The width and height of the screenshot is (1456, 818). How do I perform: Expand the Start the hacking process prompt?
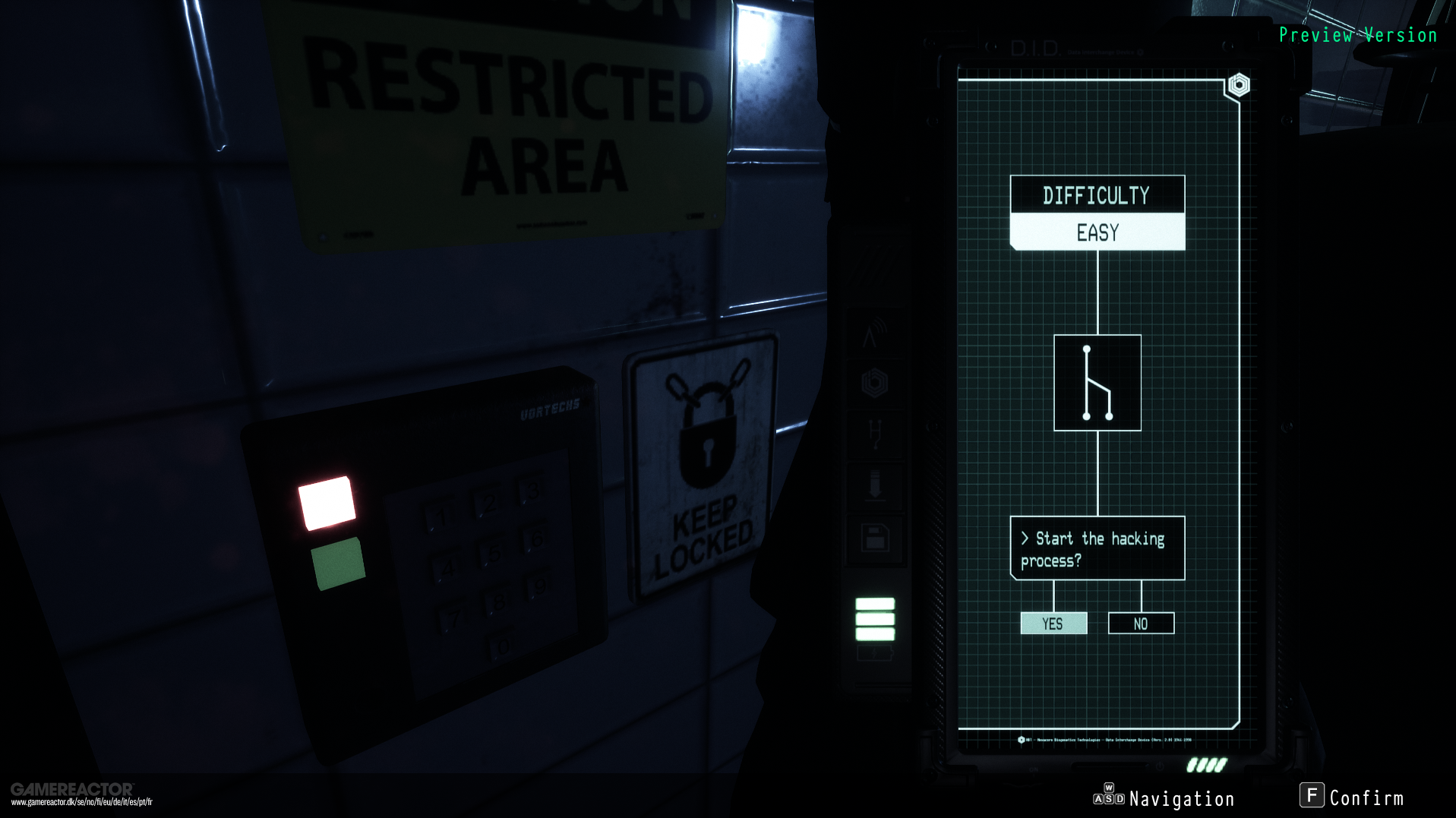coord(1096,548)
